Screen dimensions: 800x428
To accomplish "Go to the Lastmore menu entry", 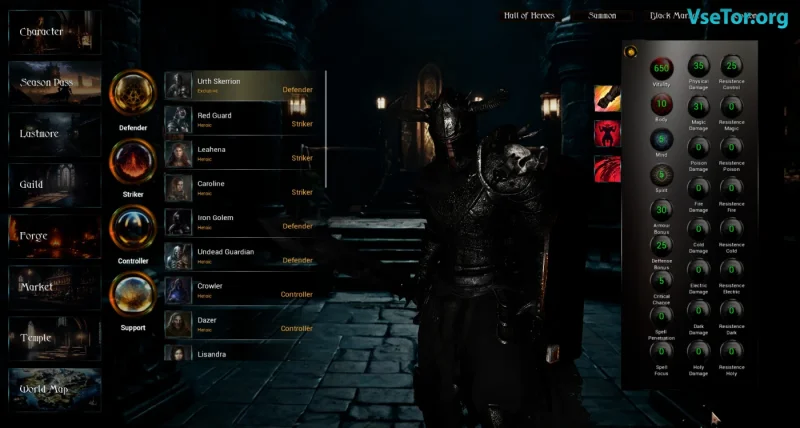I will point(54,134).
